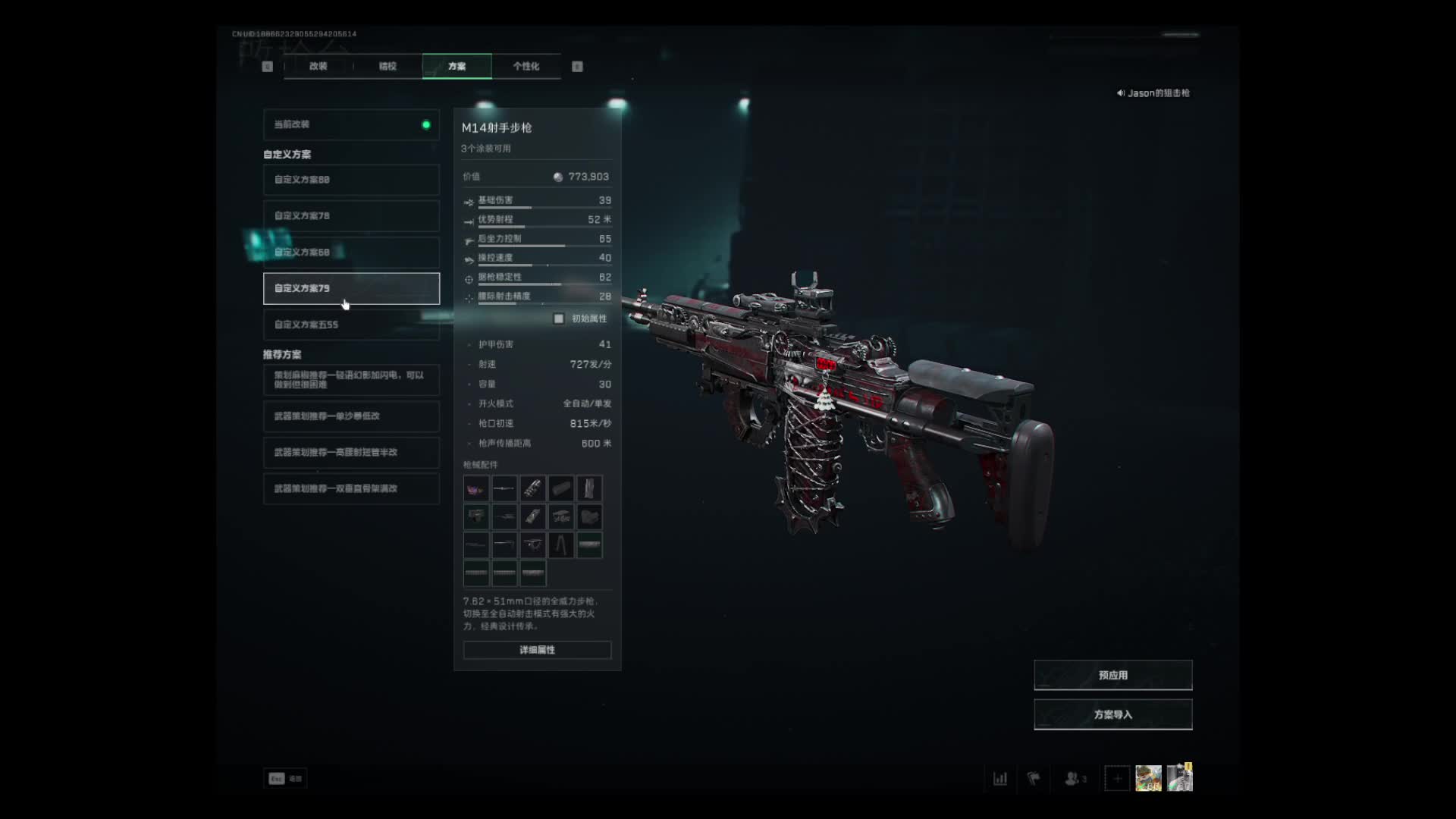Pick custom loadout 自定义方案78
Viewport: 1456px width, 819px height.
[x=351, y=216]
